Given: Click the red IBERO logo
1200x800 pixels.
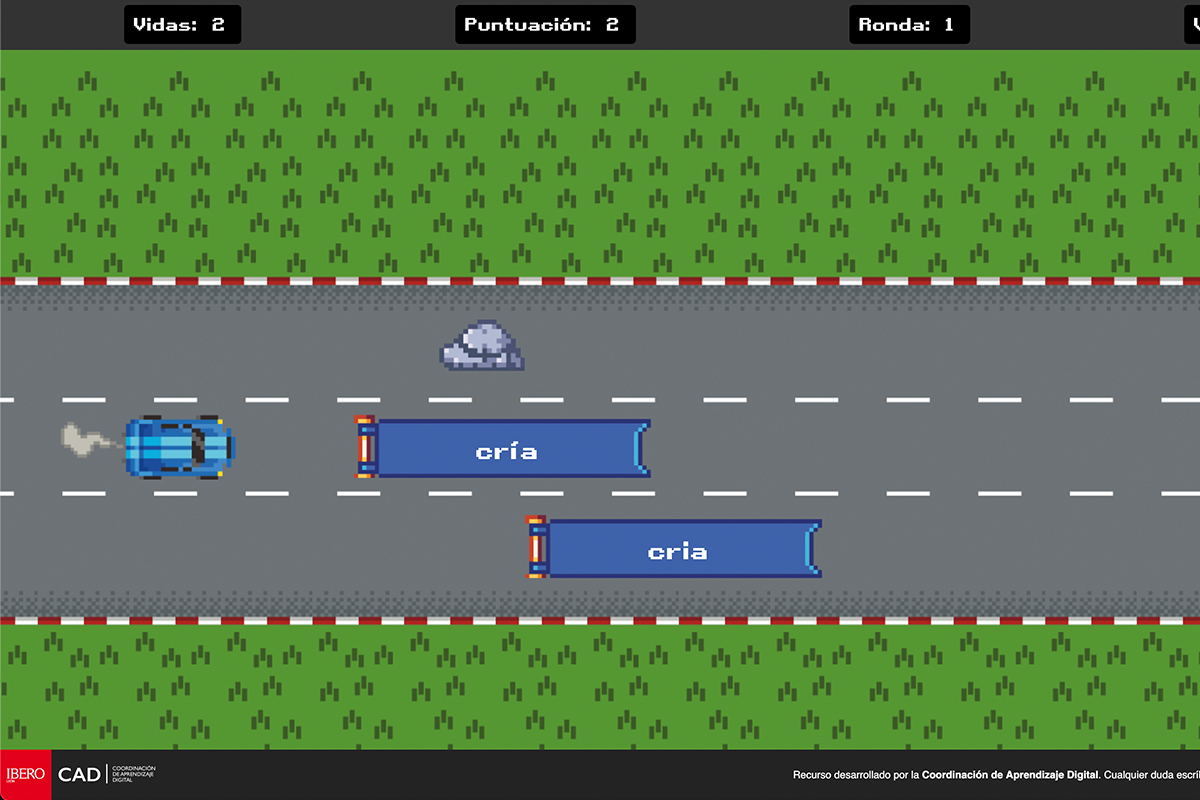Looking at the screenshot, I should 25,774.
